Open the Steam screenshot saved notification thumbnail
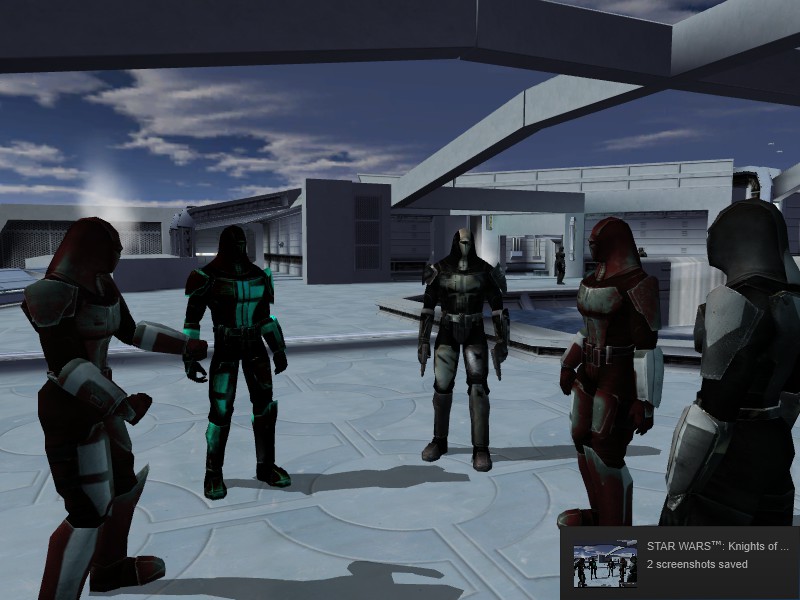Image resolution: width=800 pixels, height=600 pixels. tap(605, 564)
